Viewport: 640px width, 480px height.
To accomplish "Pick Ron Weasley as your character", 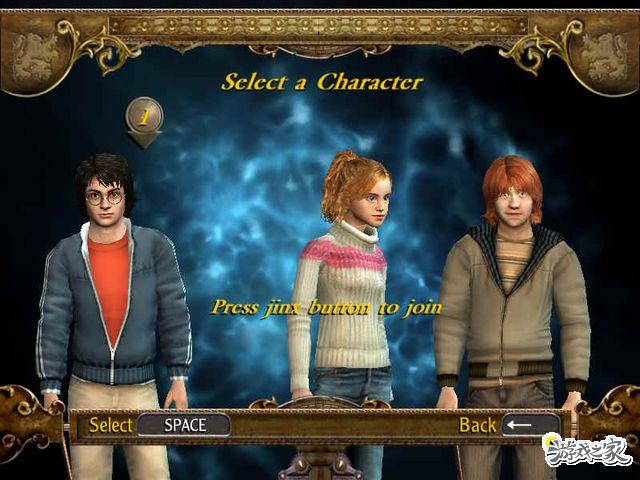I will (x=513, y=290).
